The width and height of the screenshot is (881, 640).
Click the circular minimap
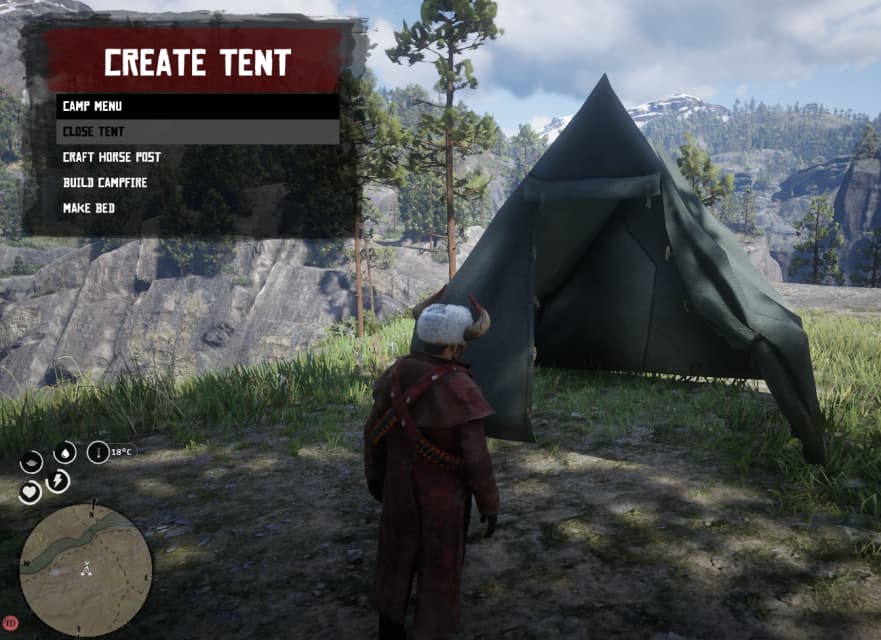tap(86, 569)
